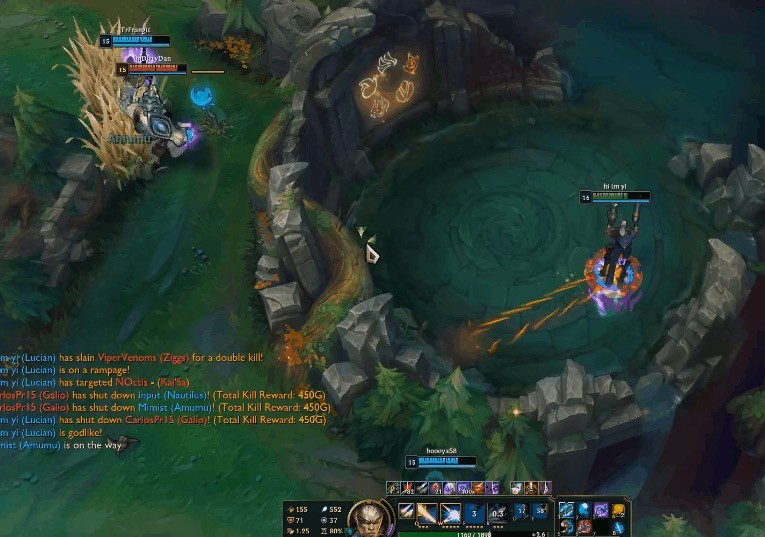765x537 pixels.
Task: Click Lucian's passive ability icon
Action: coord(406,511)
